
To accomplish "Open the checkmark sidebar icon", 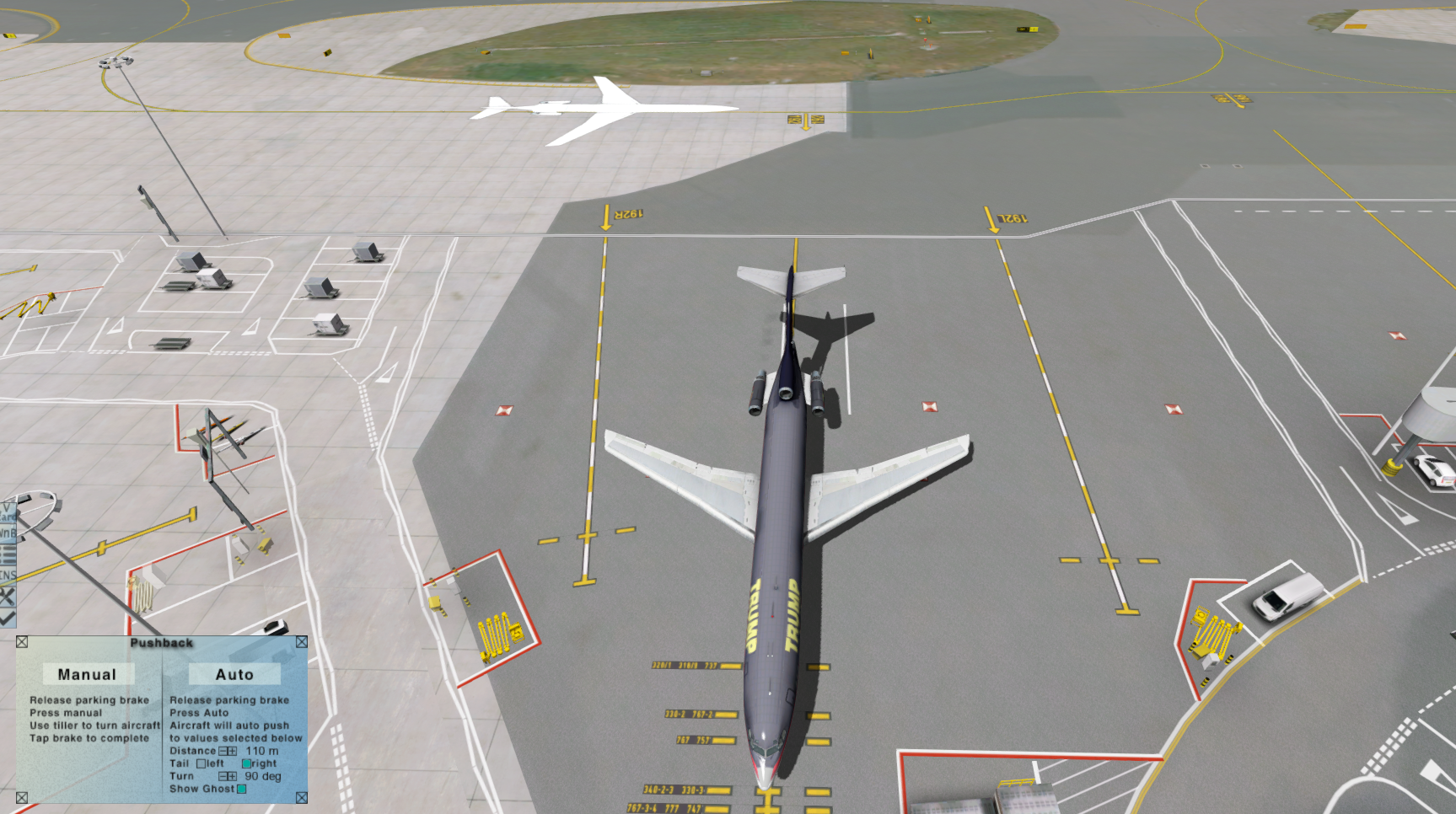I will pyautogui.click(x=7, y=618).
